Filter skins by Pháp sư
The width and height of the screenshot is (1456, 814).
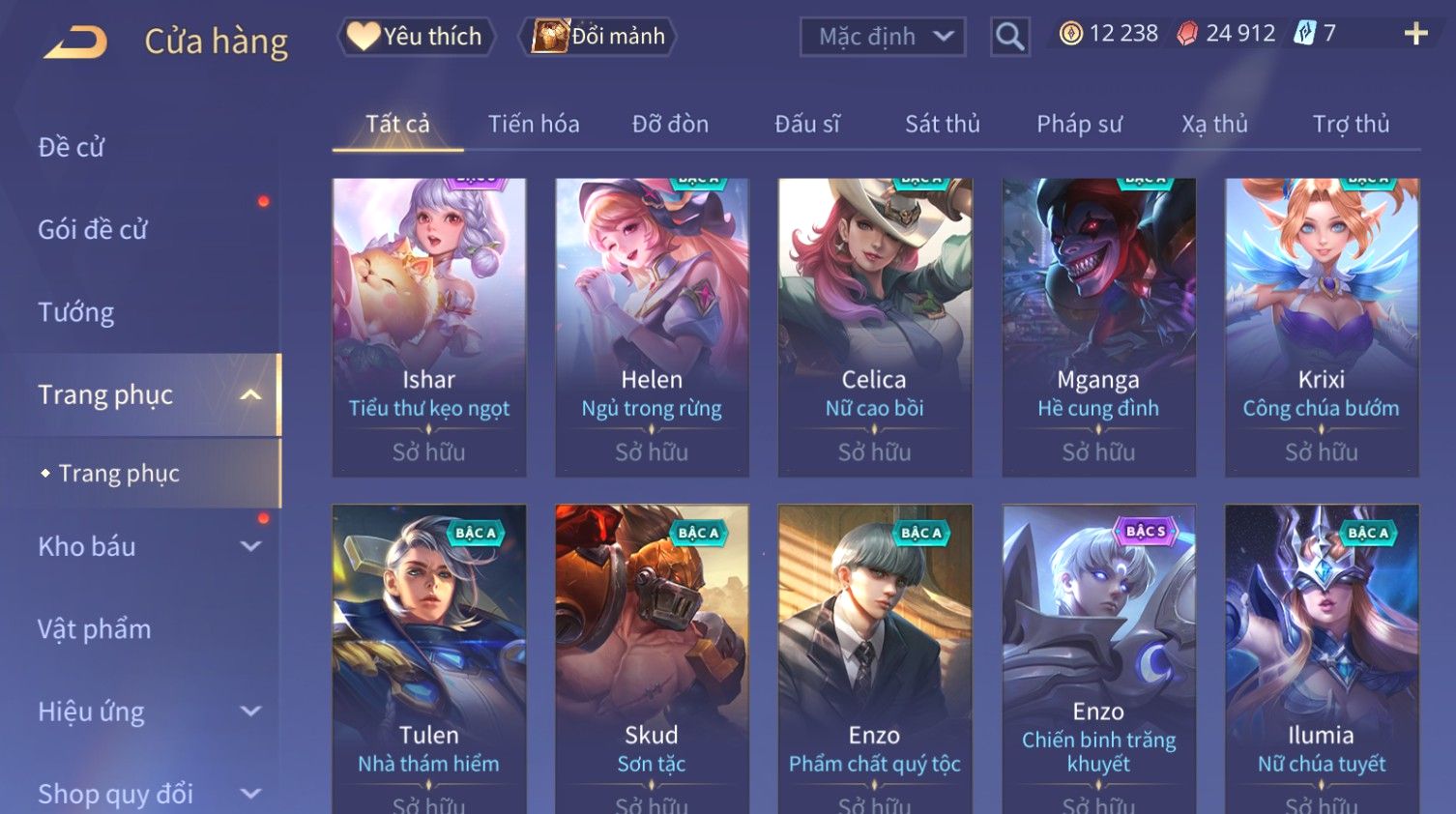1079,124
